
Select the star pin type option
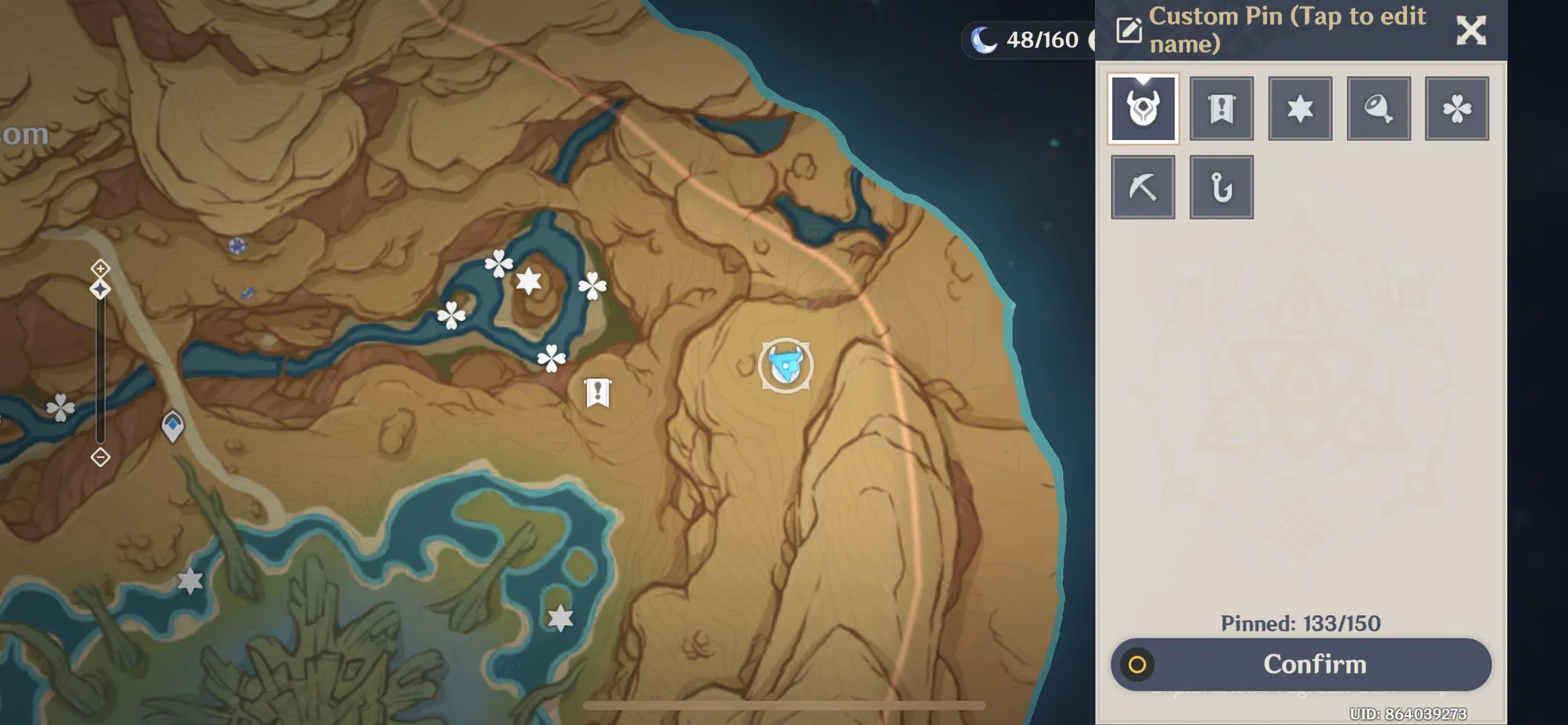[1300, 107]
